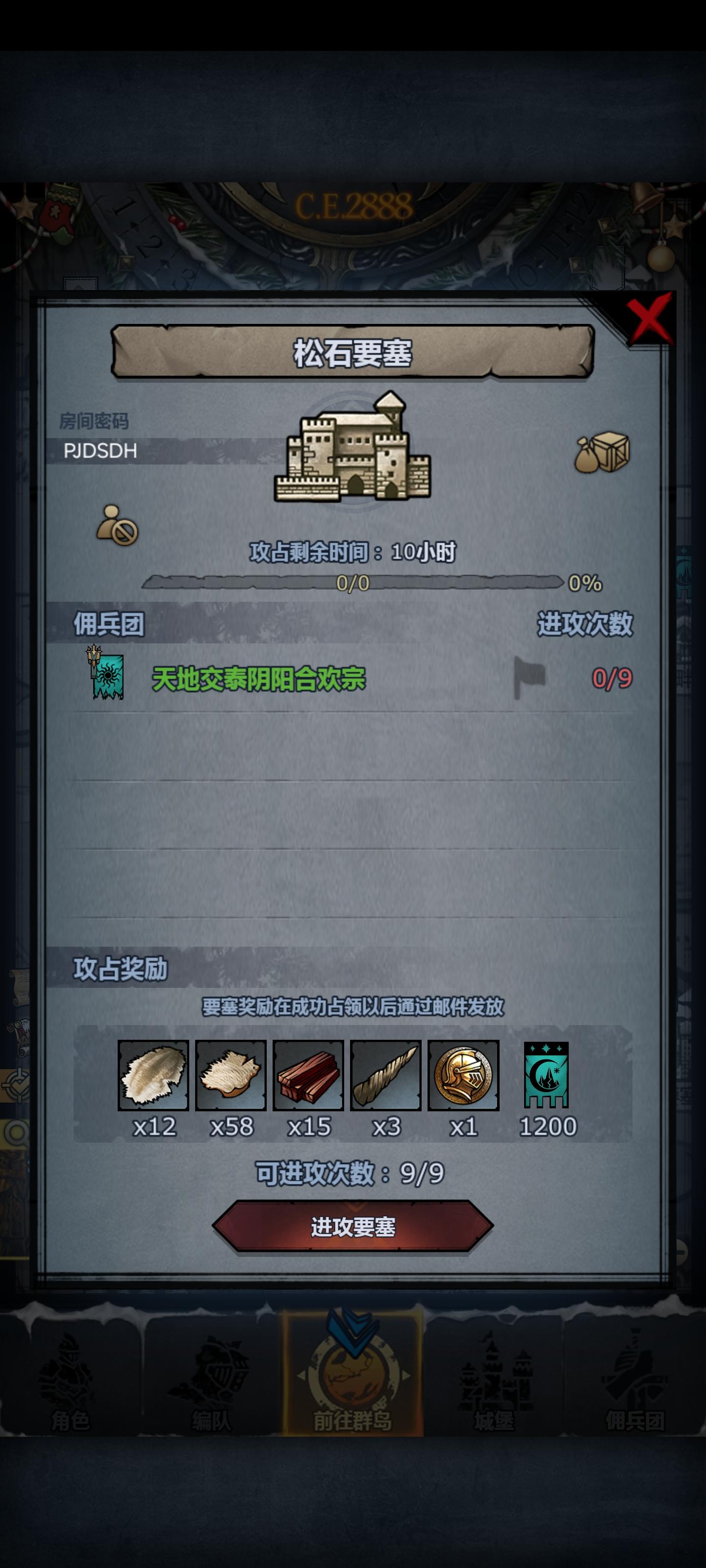Click the 0% capture progress bar
The height and width of the screenshot is (1568, 706).
pos(352,586)
